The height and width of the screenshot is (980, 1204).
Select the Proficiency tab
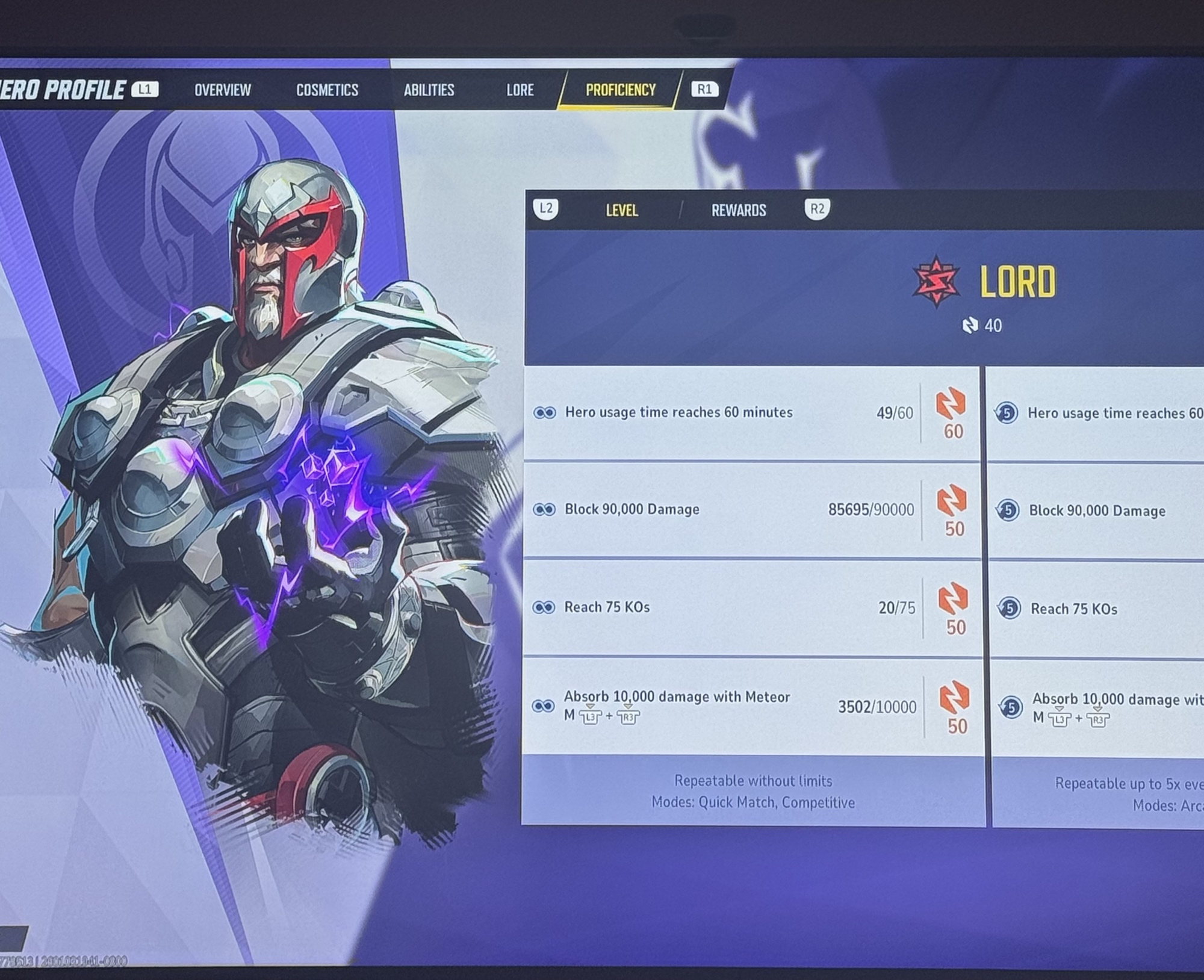[x=620, y=90]
